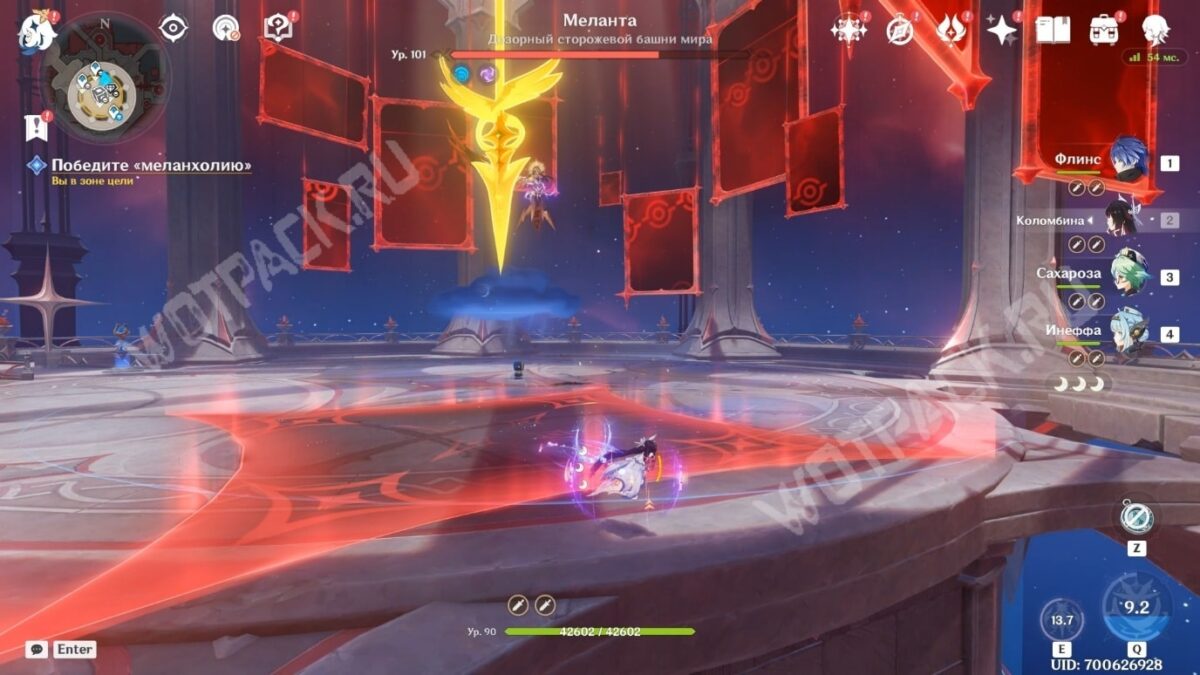This screenshot has height=675, width=1200.
Task: Switch to party member Флинс
Action: [1126, 161]
